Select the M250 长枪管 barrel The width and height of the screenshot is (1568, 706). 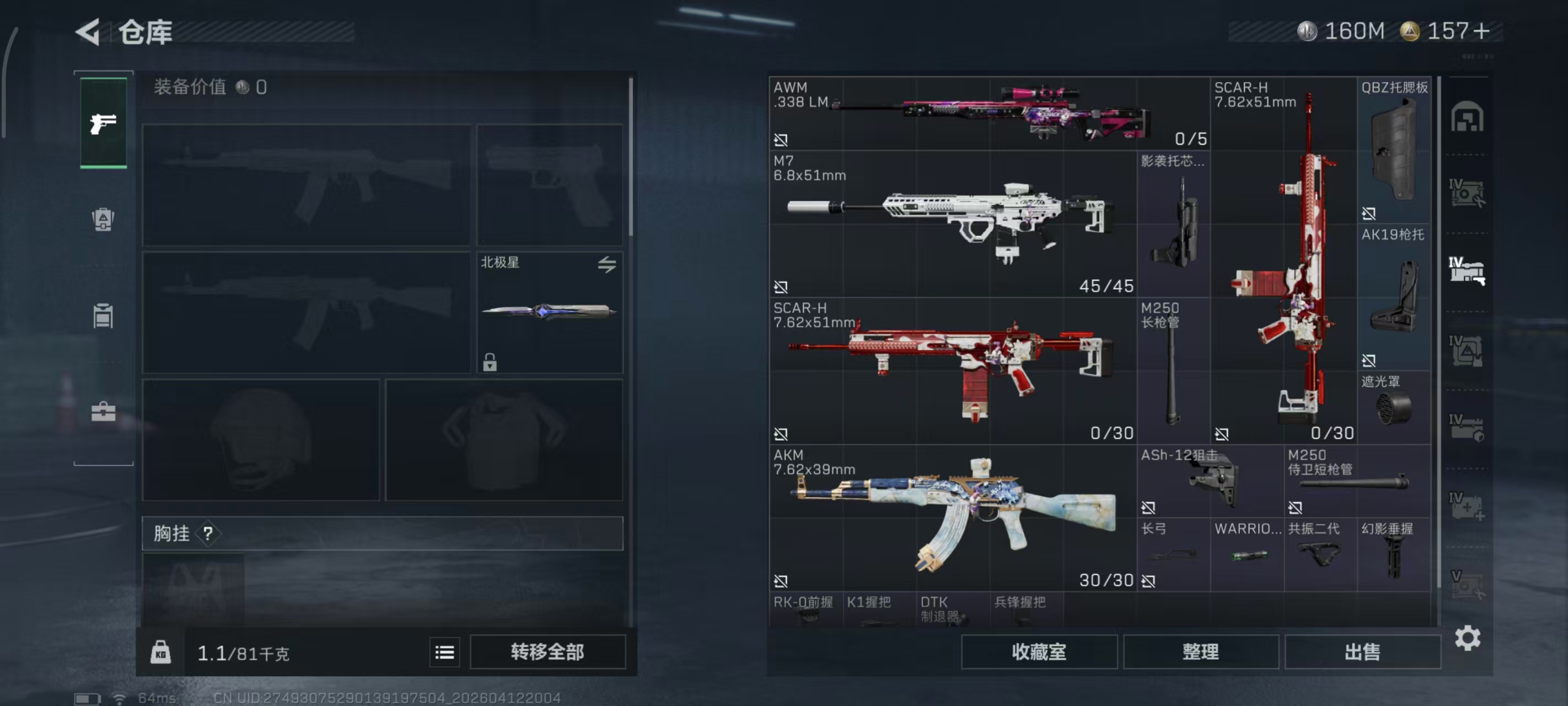coord(1173,370)
